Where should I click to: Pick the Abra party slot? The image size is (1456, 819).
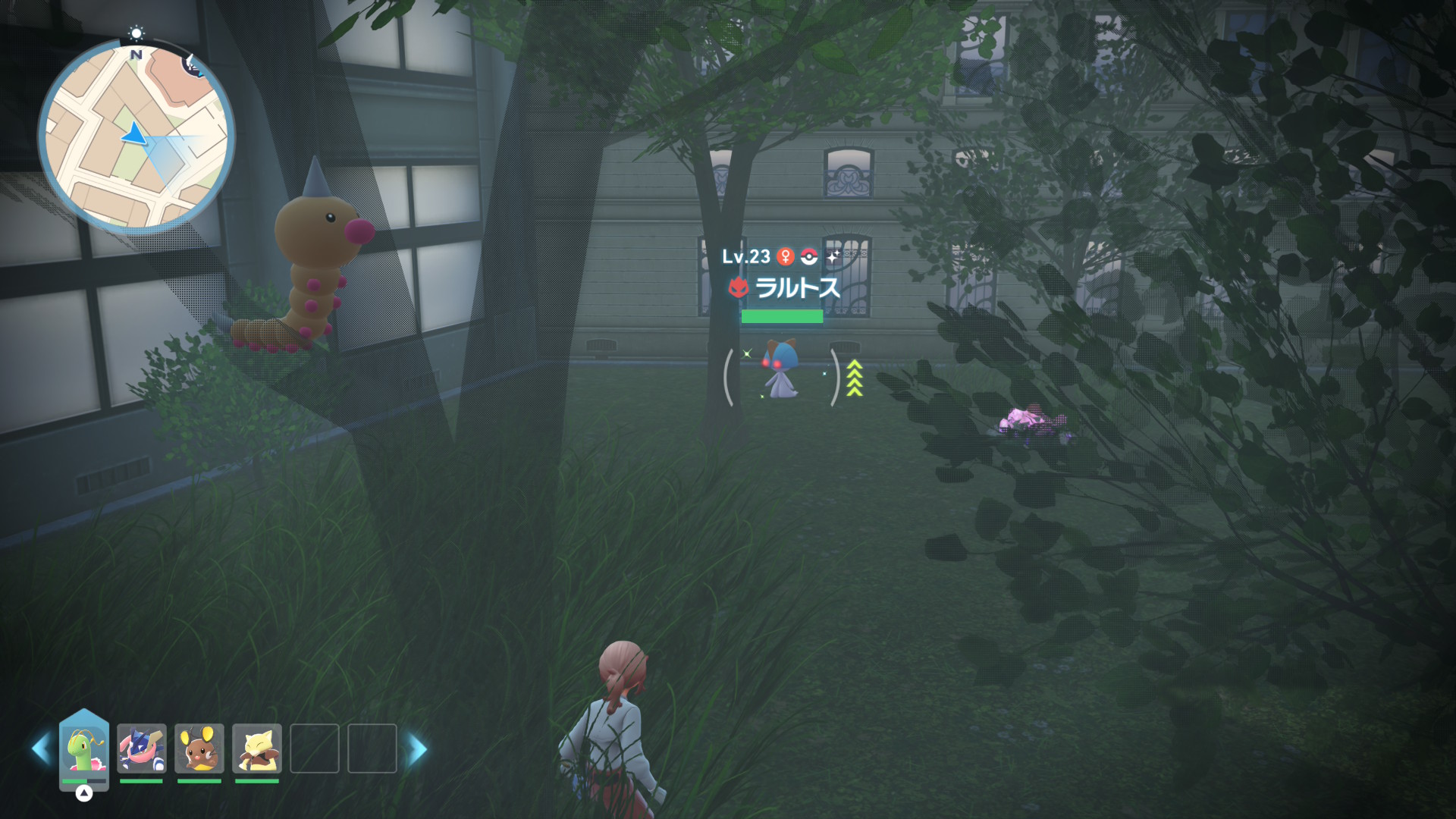click(x=257, y=748)
